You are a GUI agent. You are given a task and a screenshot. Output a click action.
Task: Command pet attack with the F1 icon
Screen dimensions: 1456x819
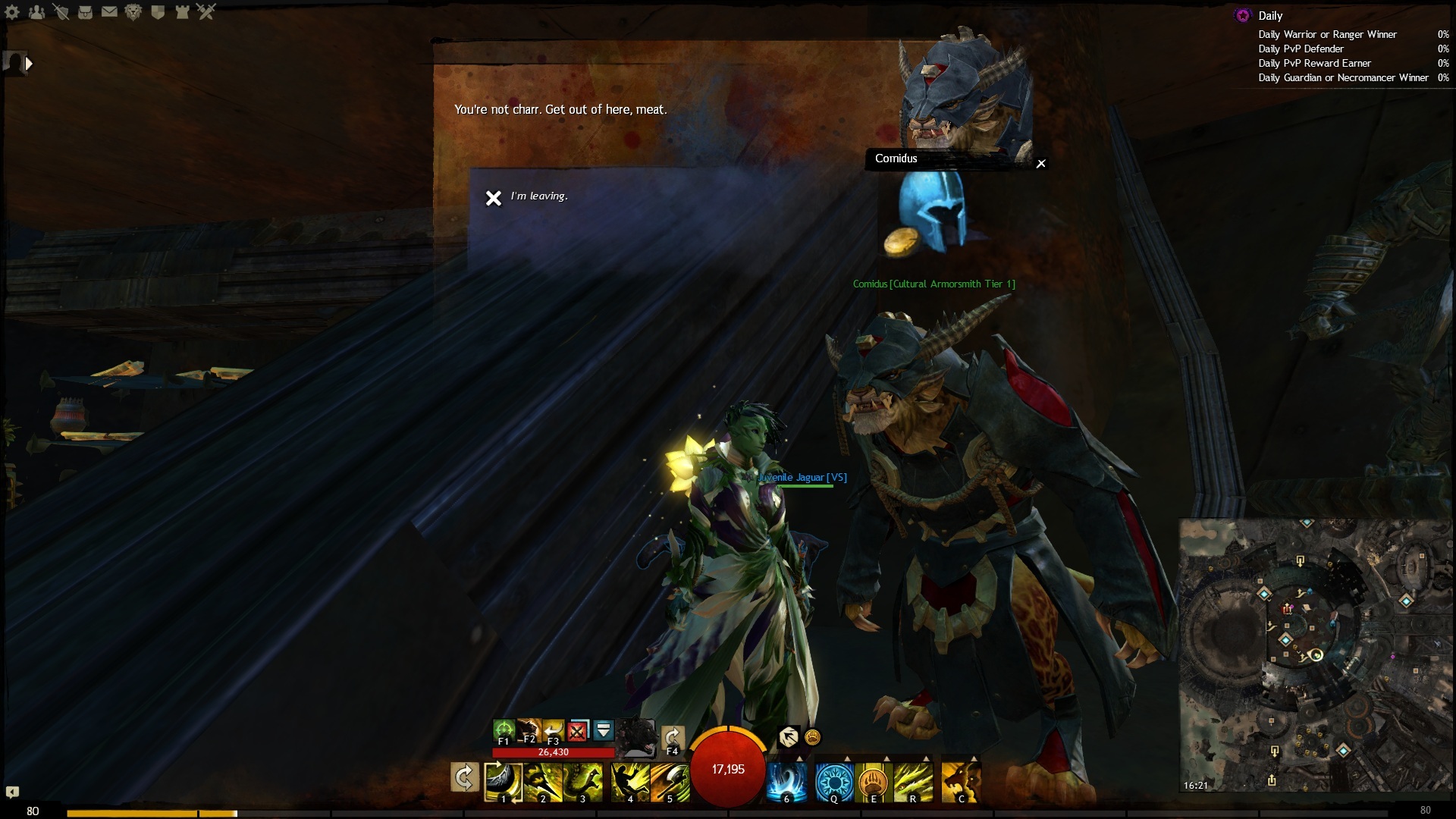tap(504, 731)
